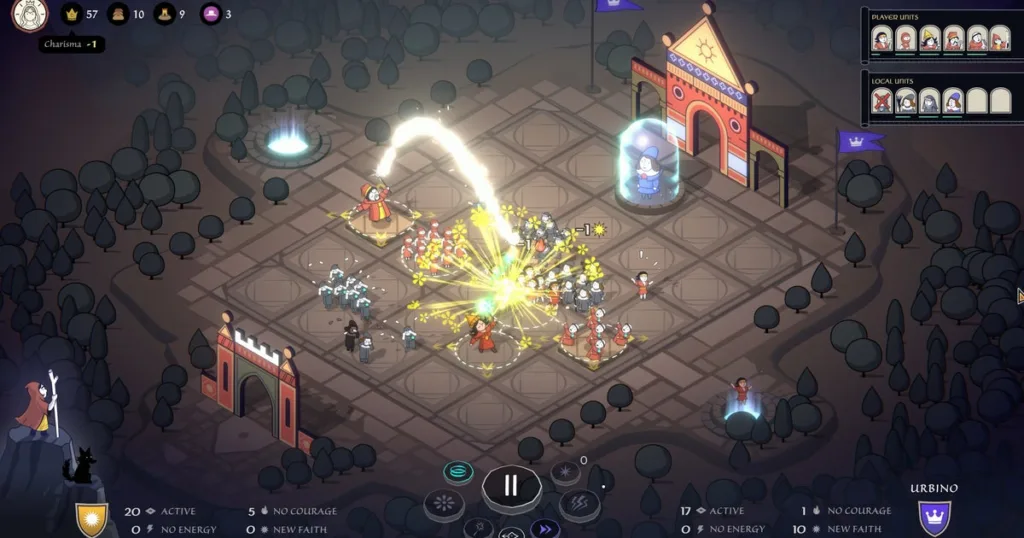Image resolution: width=1024 pixels, height=538 pixels.
Task: Trigger the star sparkle ability
Action: 565,471
